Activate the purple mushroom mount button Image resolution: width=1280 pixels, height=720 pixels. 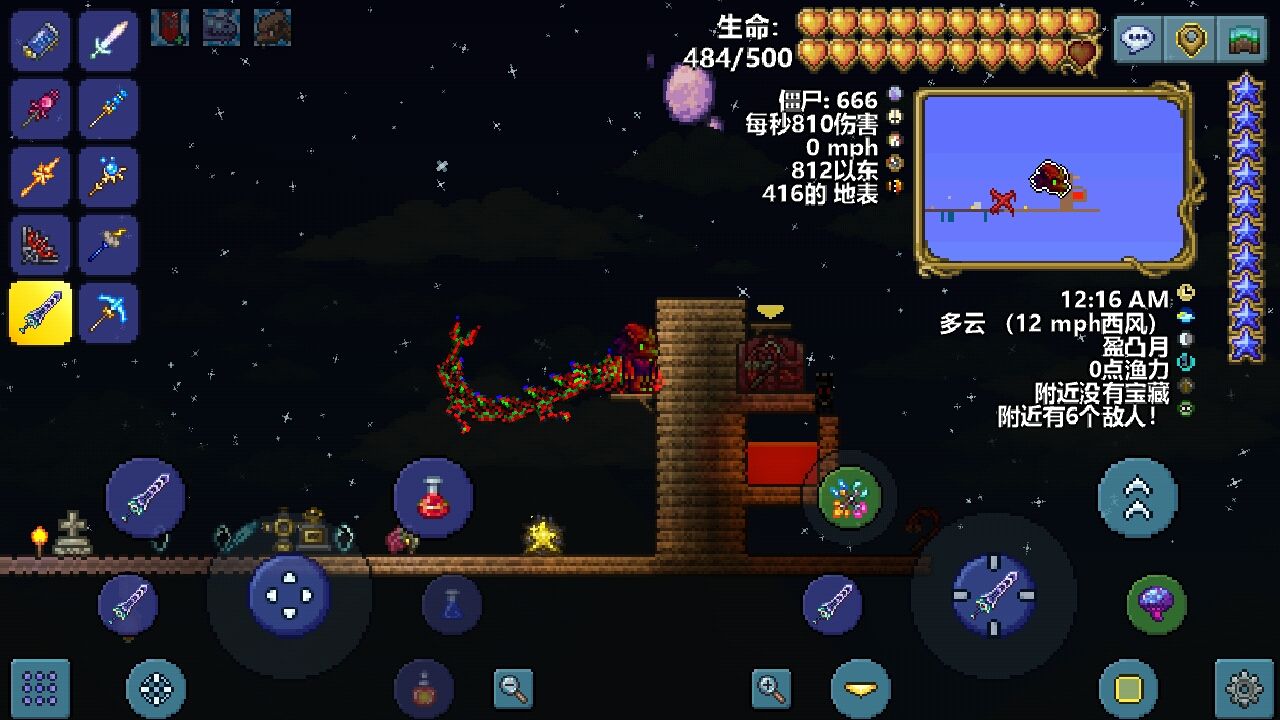tap(1157, 604)
